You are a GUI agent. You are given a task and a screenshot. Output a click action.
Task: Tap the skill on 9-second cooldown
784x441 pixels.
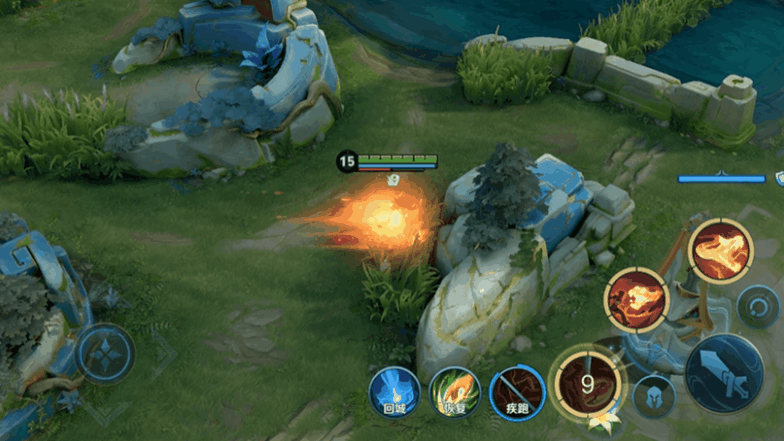(x=588, y=383)
